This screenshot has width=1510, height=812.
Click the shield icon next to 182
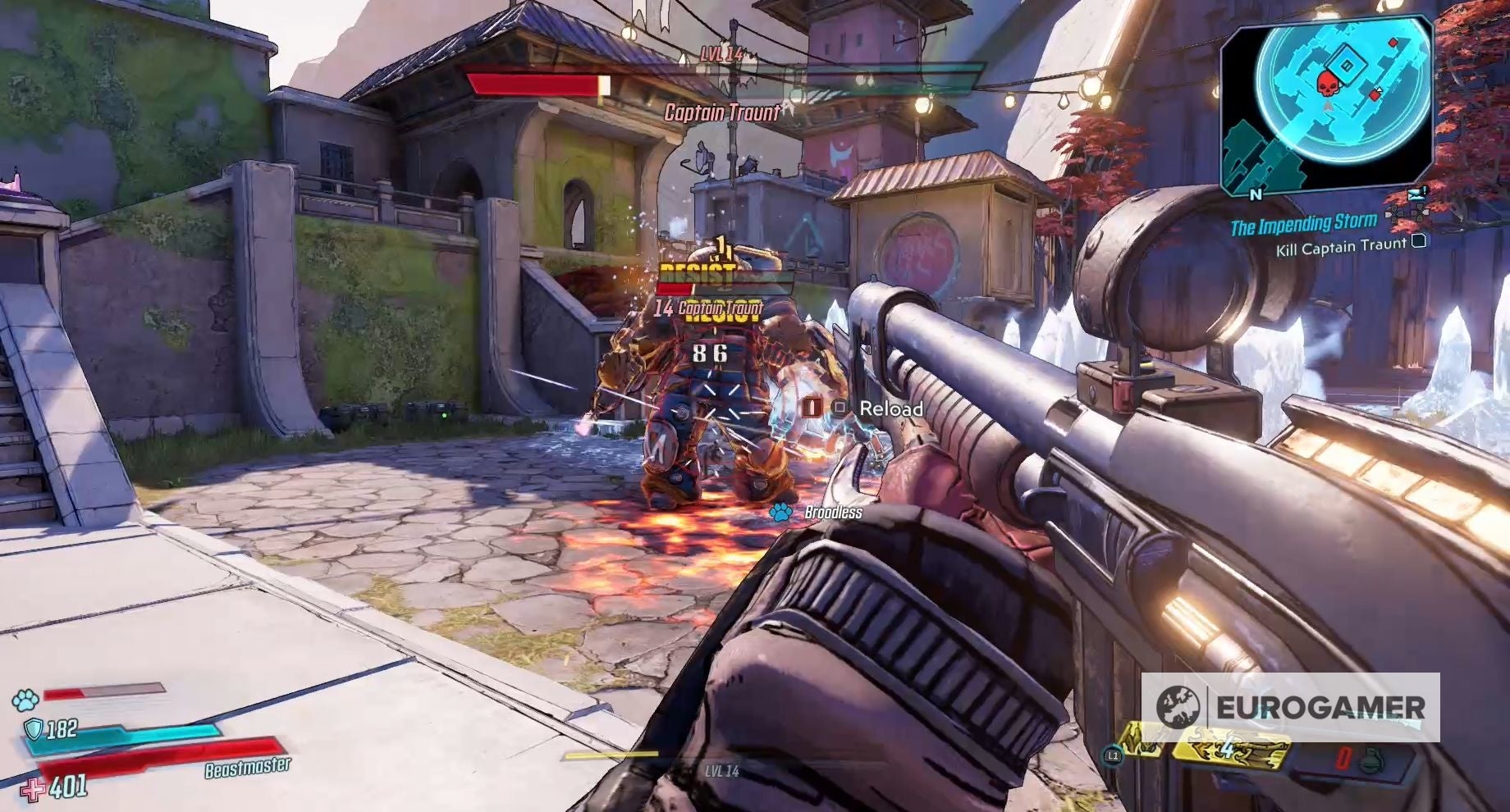[x=34, y=731]
